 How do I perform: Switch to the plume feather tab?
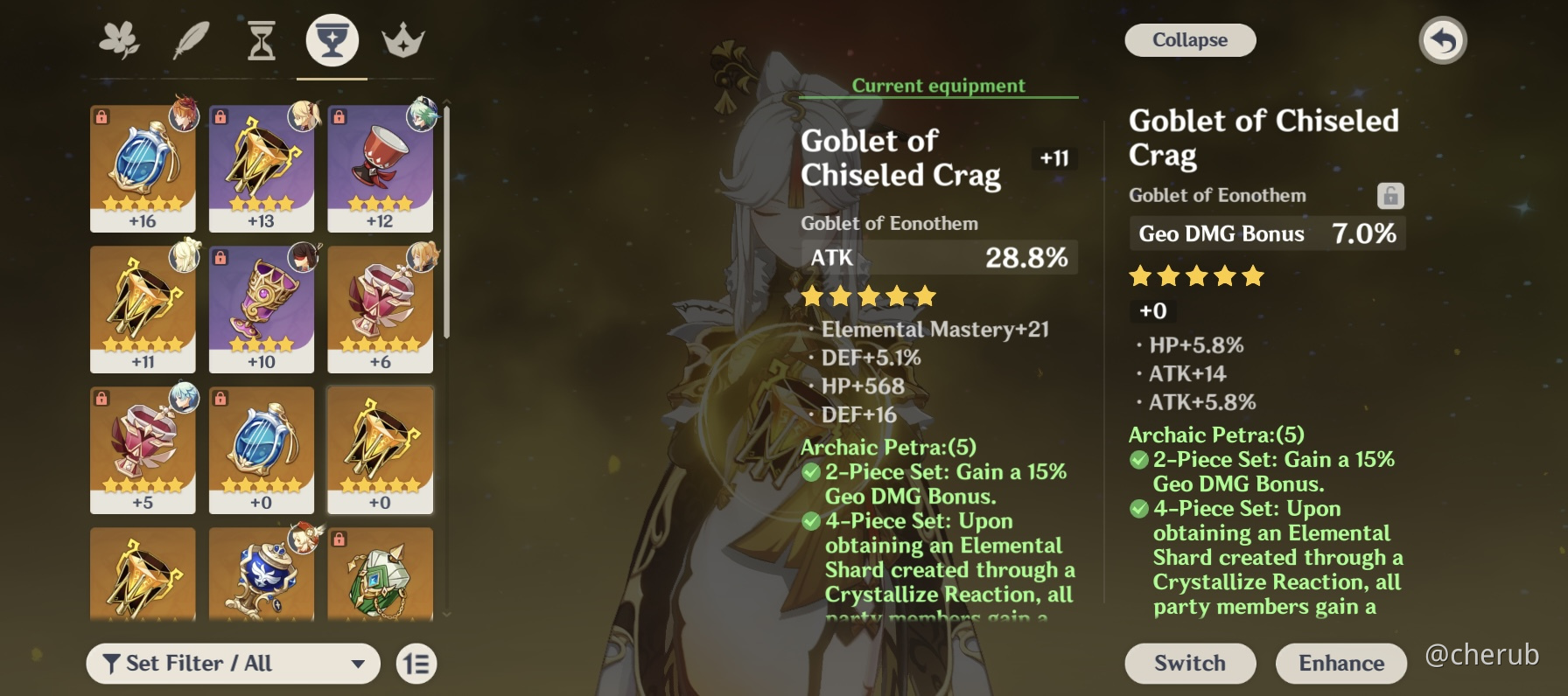191,41
